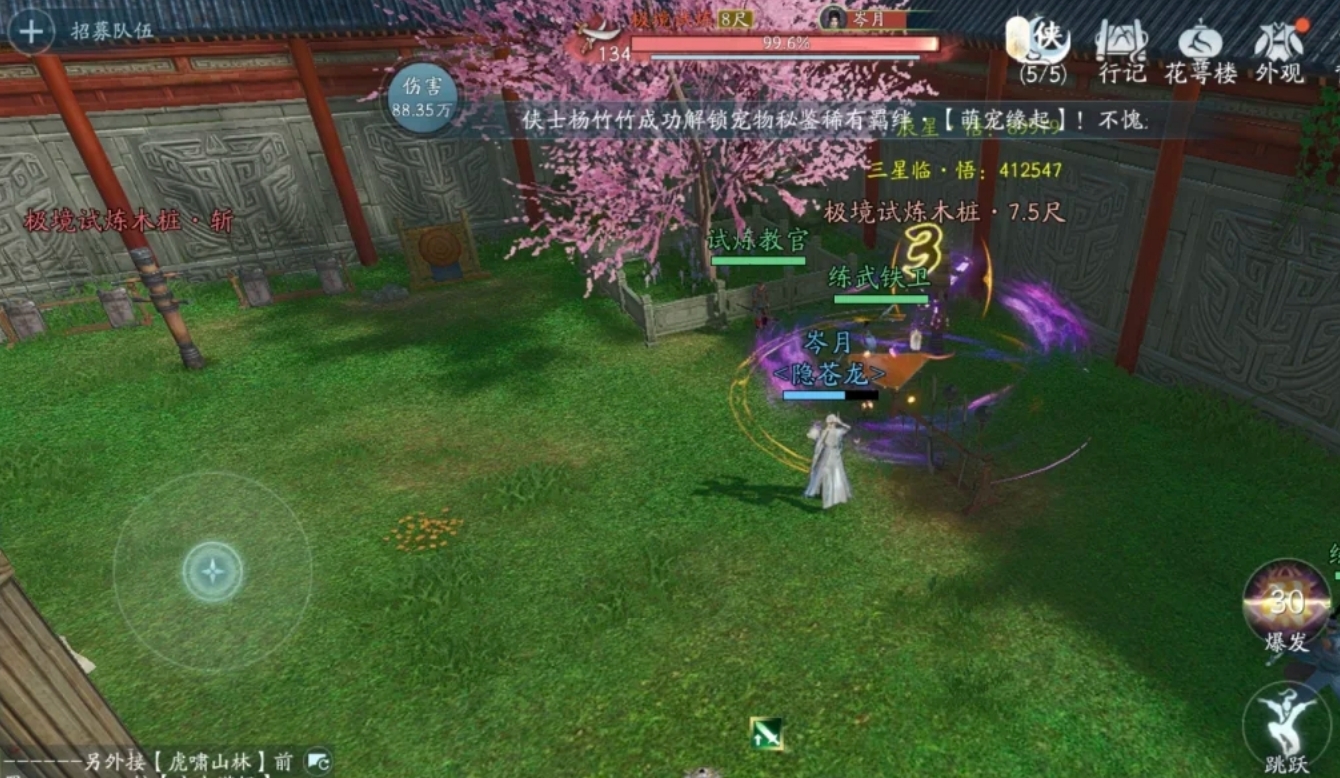Click the 招募队伍 recruit team plus button
Image resolution: width=1340 pixels, height=778 pixels.
coord(33,32)
